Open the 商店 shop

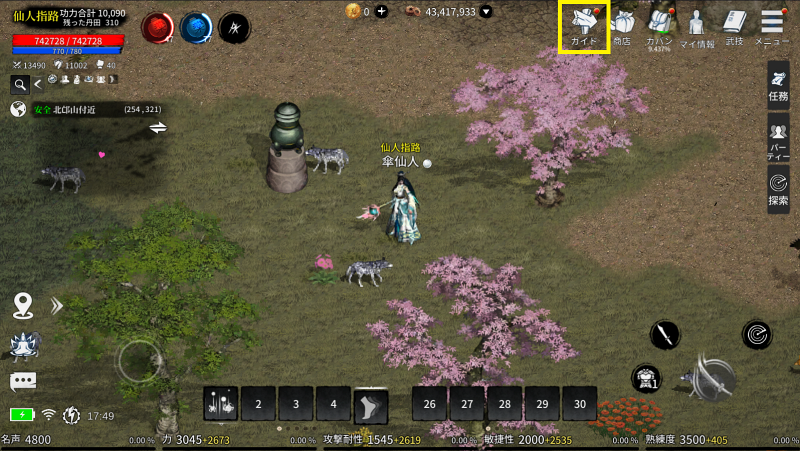click(x=621, y=27)
